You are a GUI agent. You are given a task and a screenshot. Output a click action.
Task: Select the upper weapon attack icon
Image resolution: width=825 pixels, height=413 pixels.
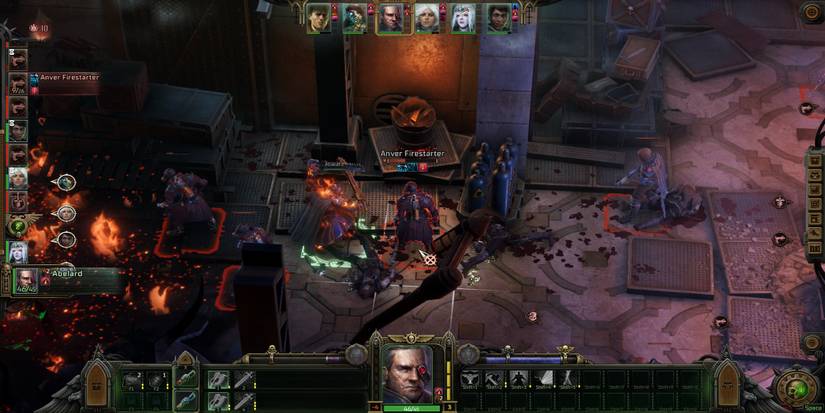point(219,378)
